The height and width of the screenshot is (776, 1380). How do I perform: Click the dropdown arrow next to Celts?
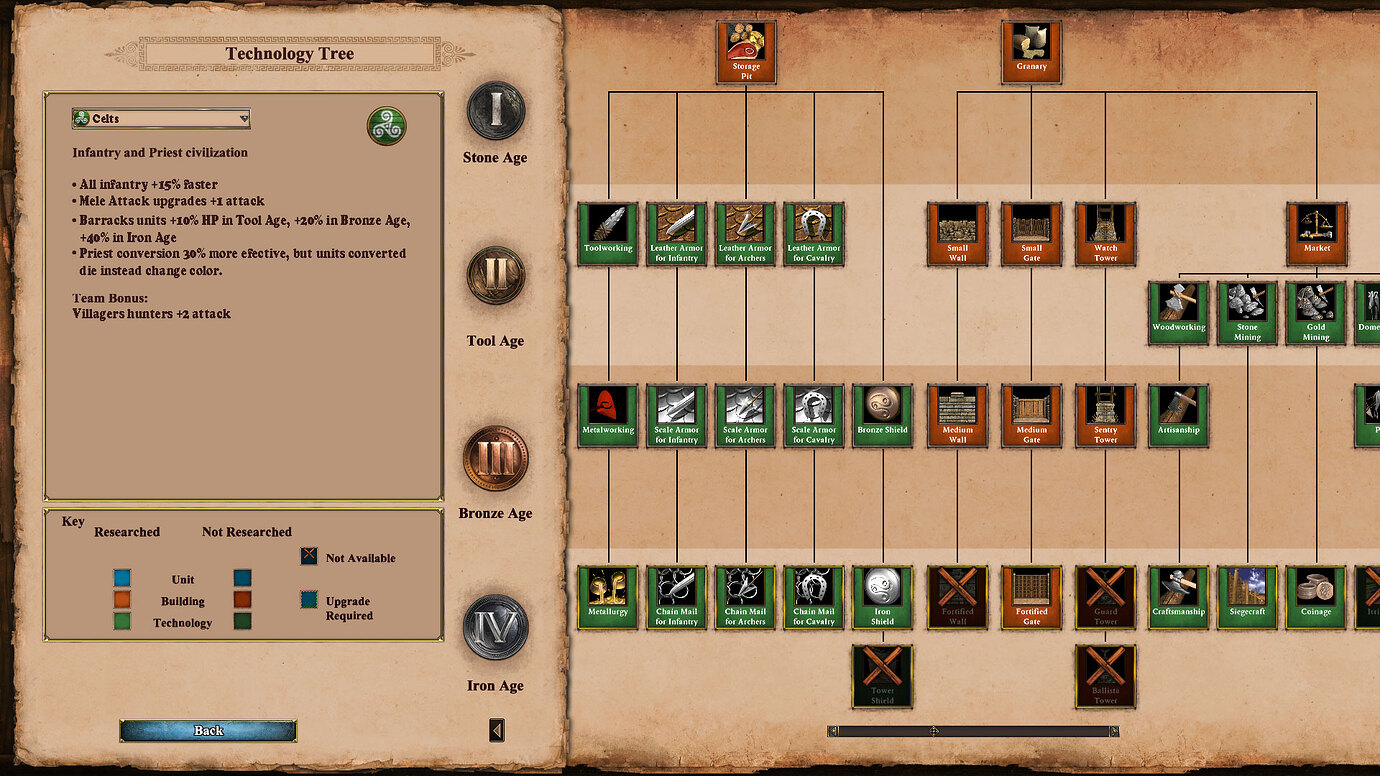tap(243, 118)
